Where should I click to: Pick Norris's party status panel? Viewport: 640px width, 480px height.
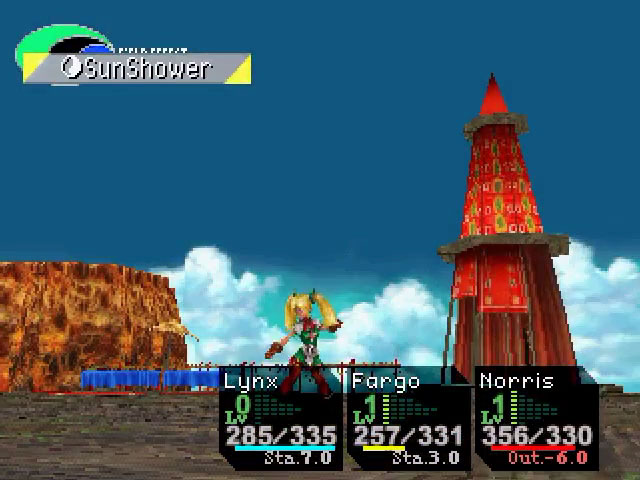click(536, 420)
